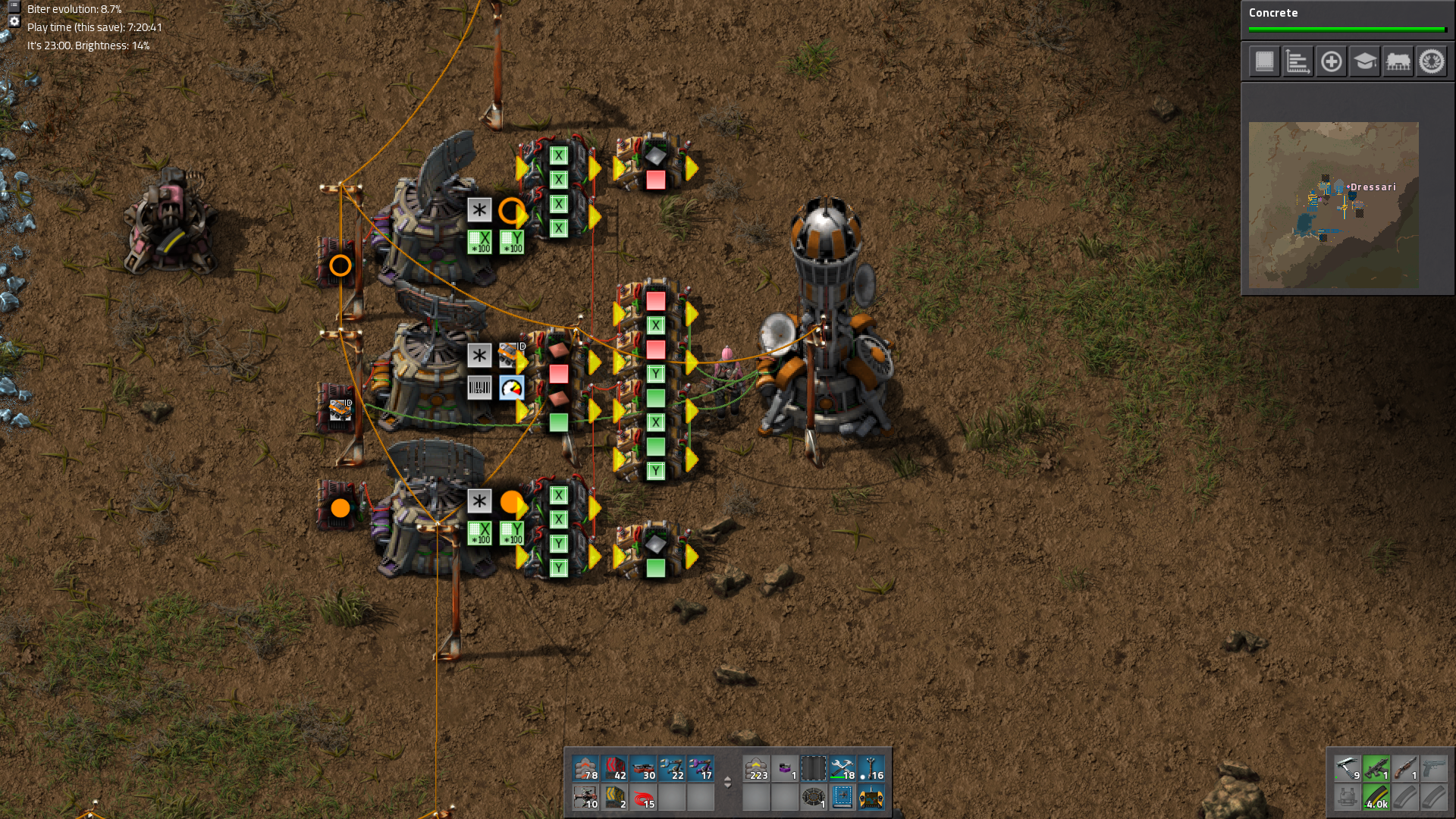Open the production statistics graph button
The width and height of the screenshot is (1456, 819).
pos(1298,61)
